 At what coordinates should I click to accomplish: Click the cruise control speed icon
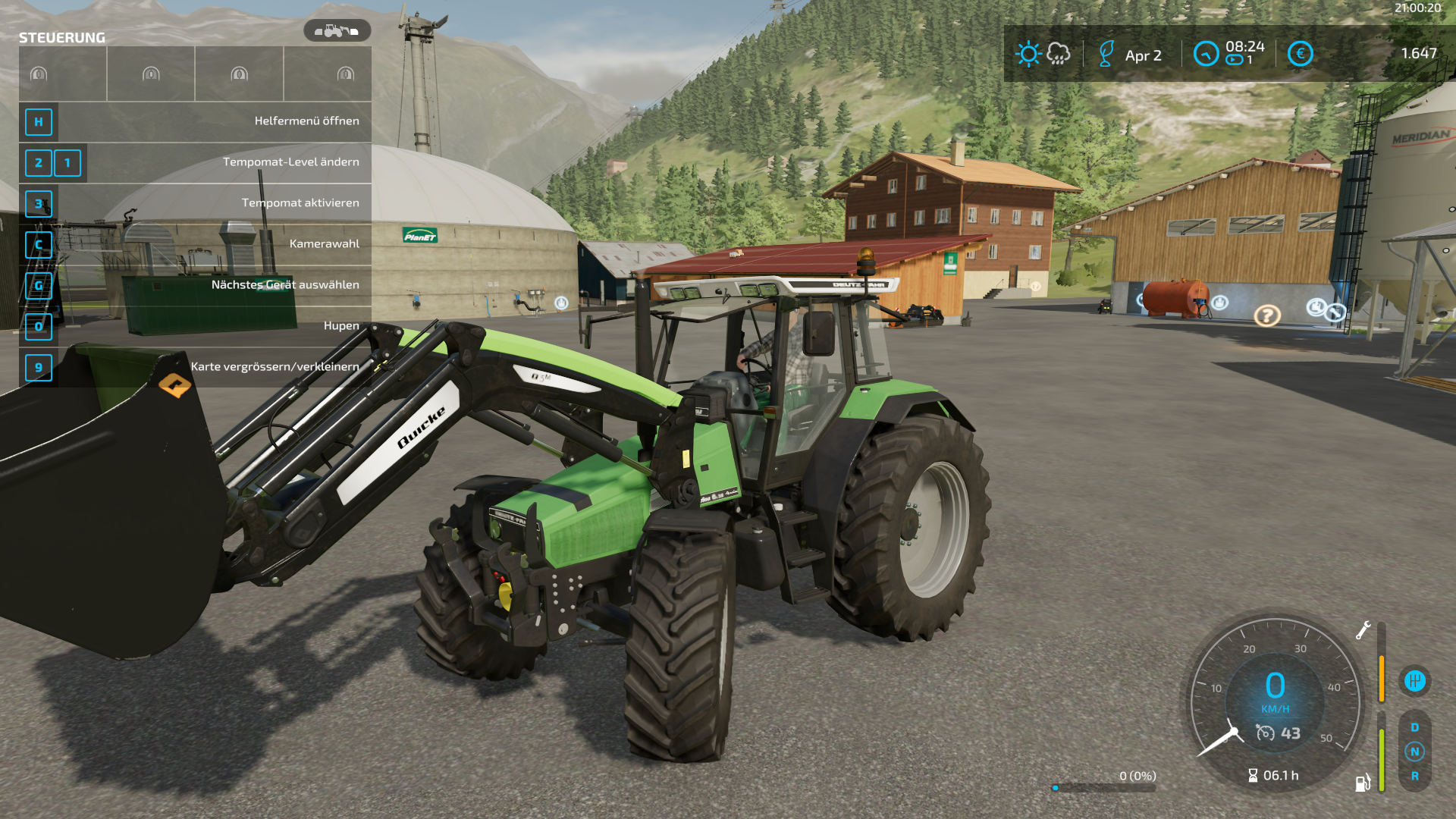pos(1265,733)
